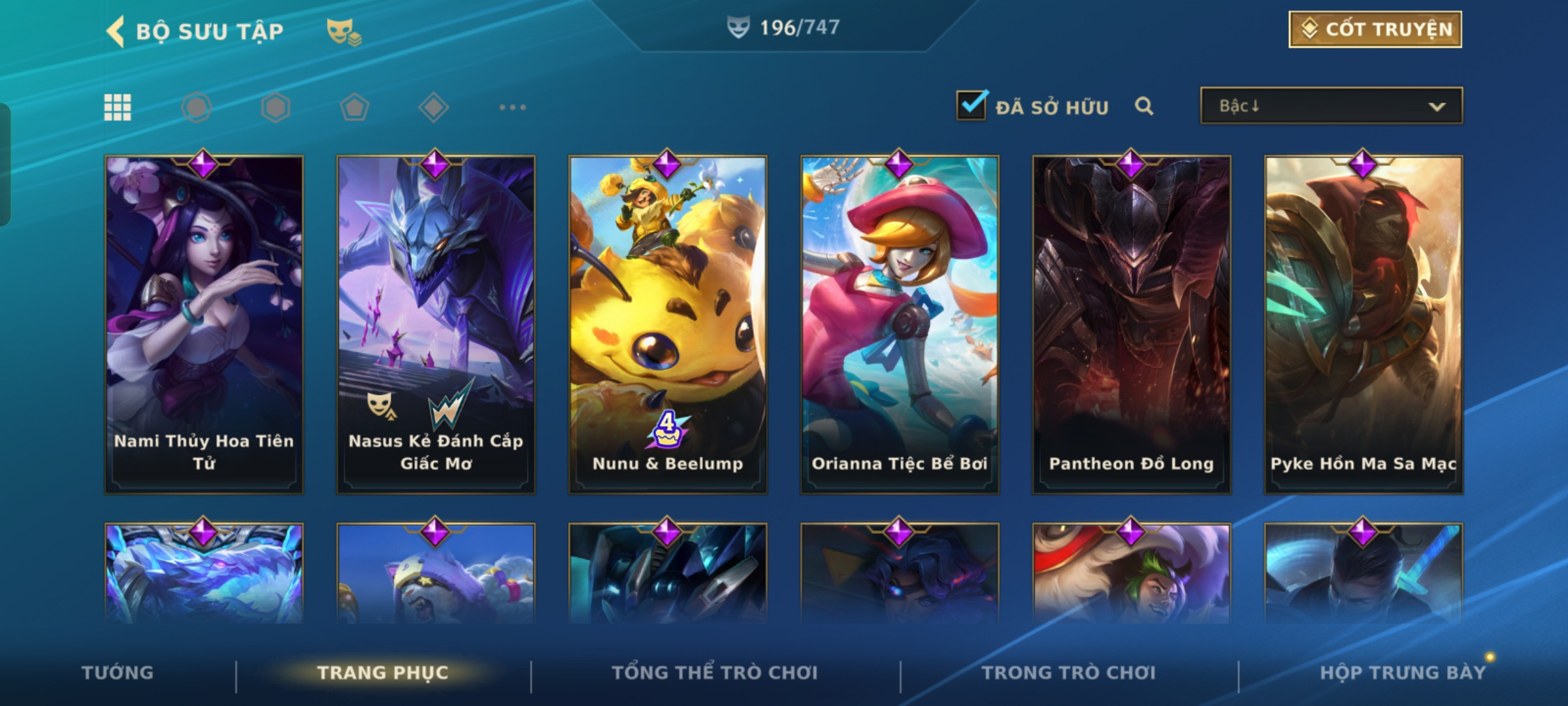Image resolution: width=1568 pixels, height=706 pixels.
Task: Open the Tổng Thể Trò Chơi tab
Action: tap(715, 673)
